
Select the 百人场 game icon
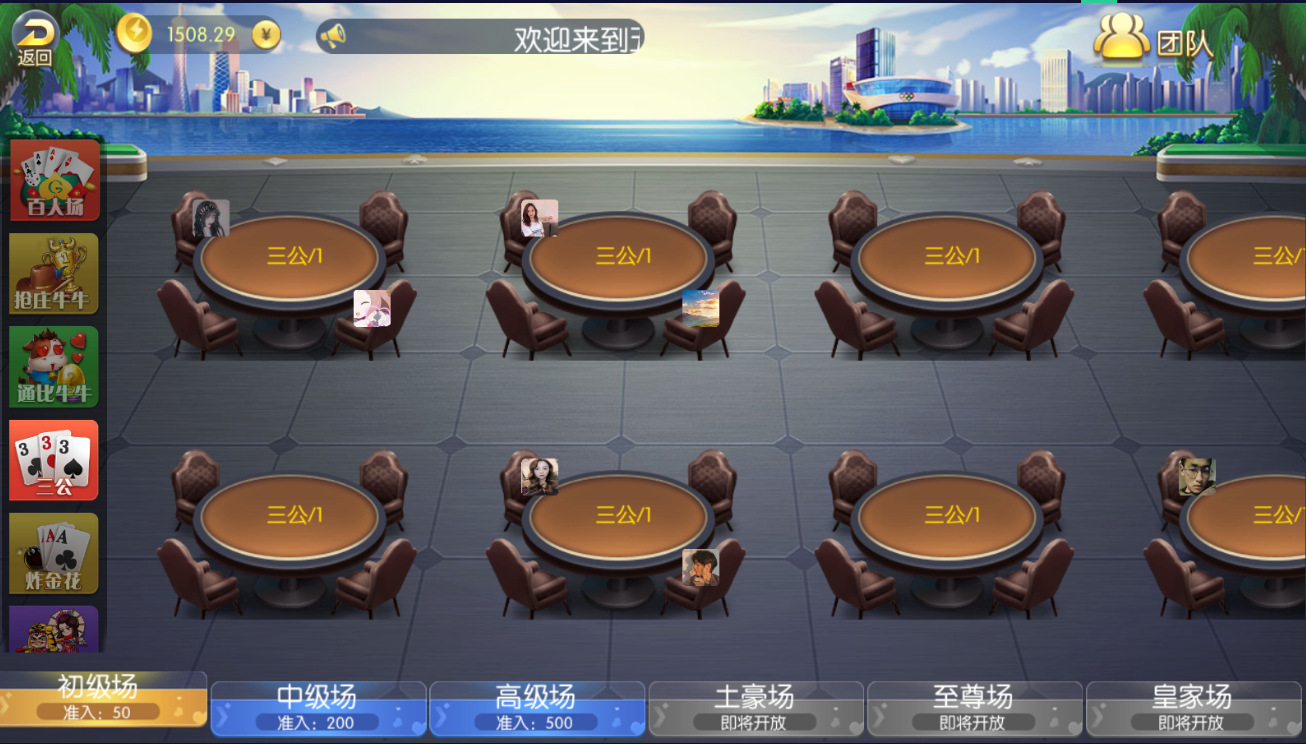click(55, 180)
